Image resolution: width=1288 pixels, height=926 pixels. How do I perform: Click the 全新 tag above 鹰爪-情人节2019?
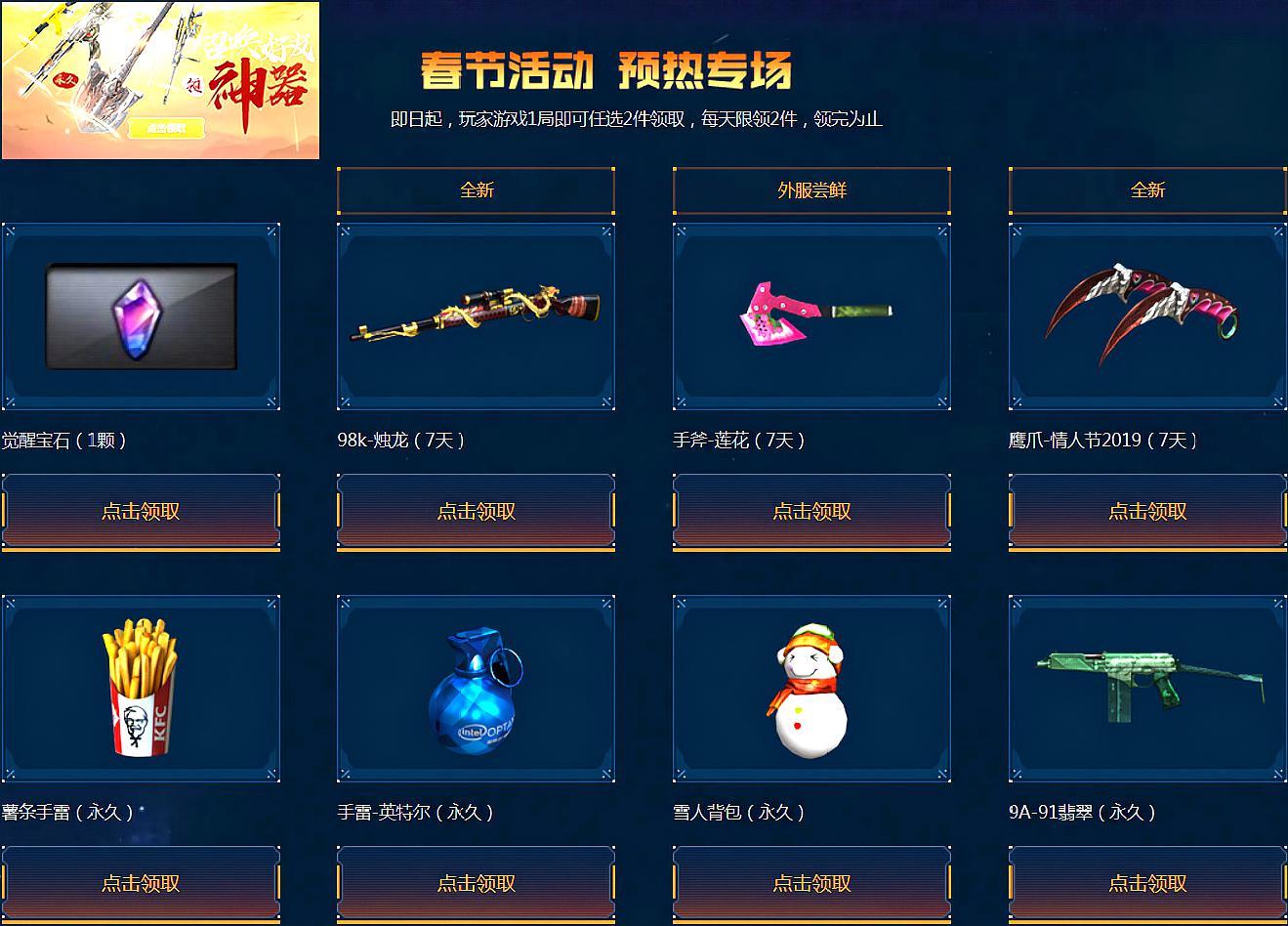1145,189
